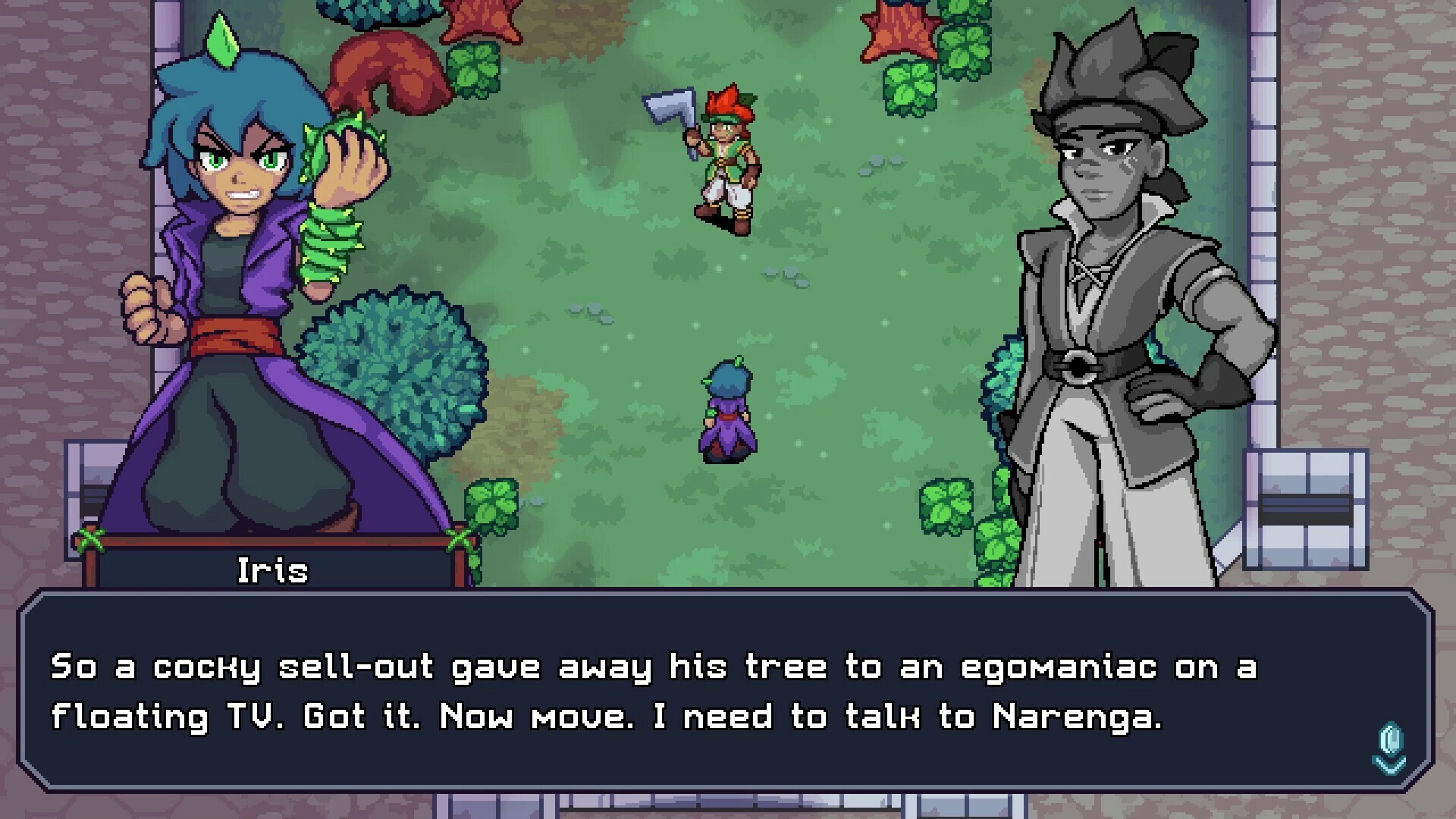Click the phrase floating TV in the dialogue
Viewport: 1456px width, 819px height.
[163, 717]
